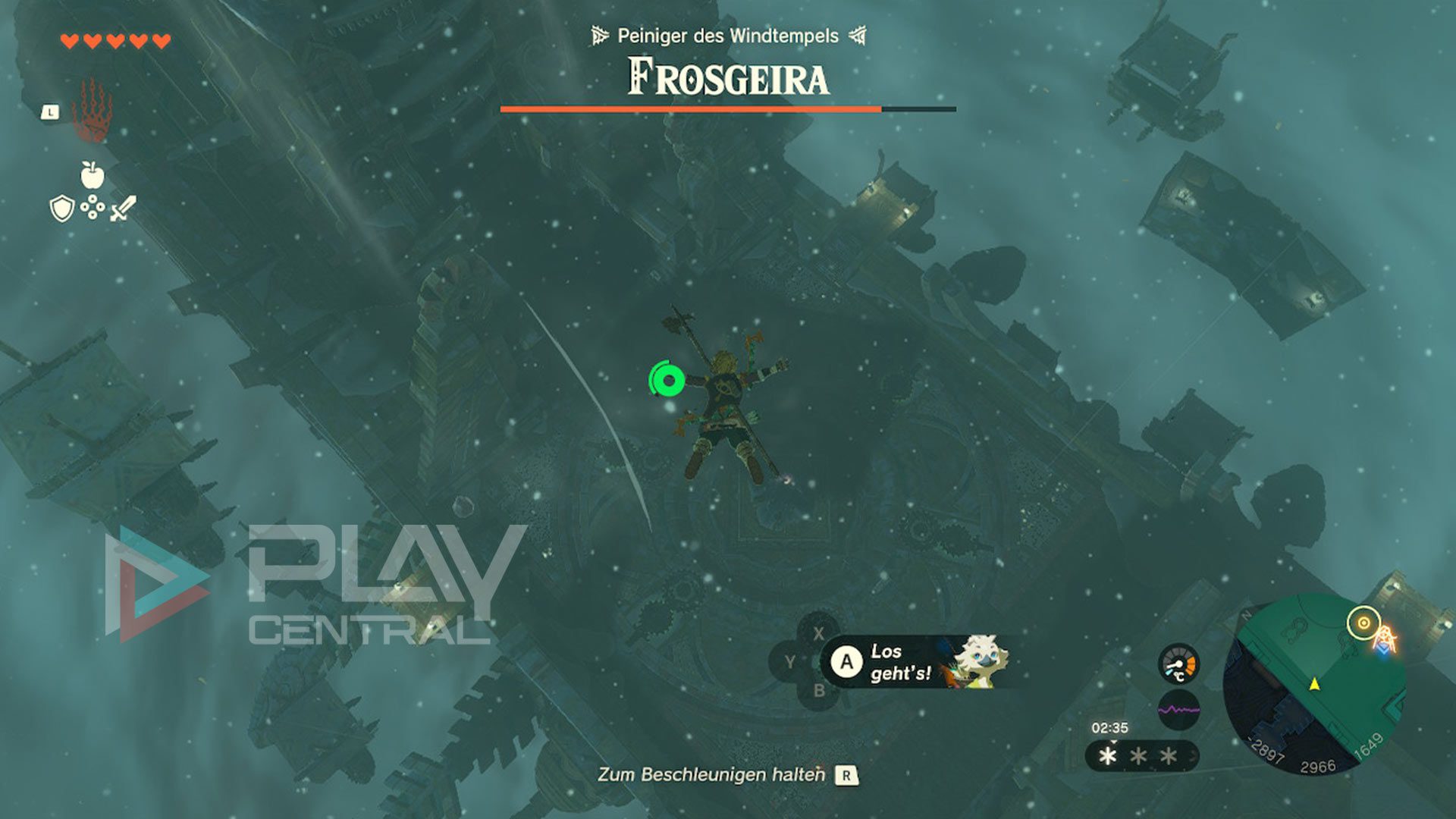Click the yellow ring marker on the minimap
This screenshot has width=1456, height=819.
coord(1363,623)
